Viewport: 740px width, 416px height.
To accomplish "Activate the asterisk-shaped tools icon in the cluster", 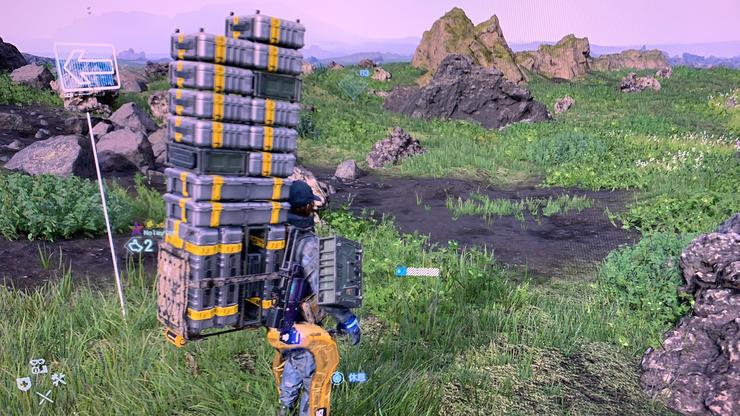I will [59, 380].
